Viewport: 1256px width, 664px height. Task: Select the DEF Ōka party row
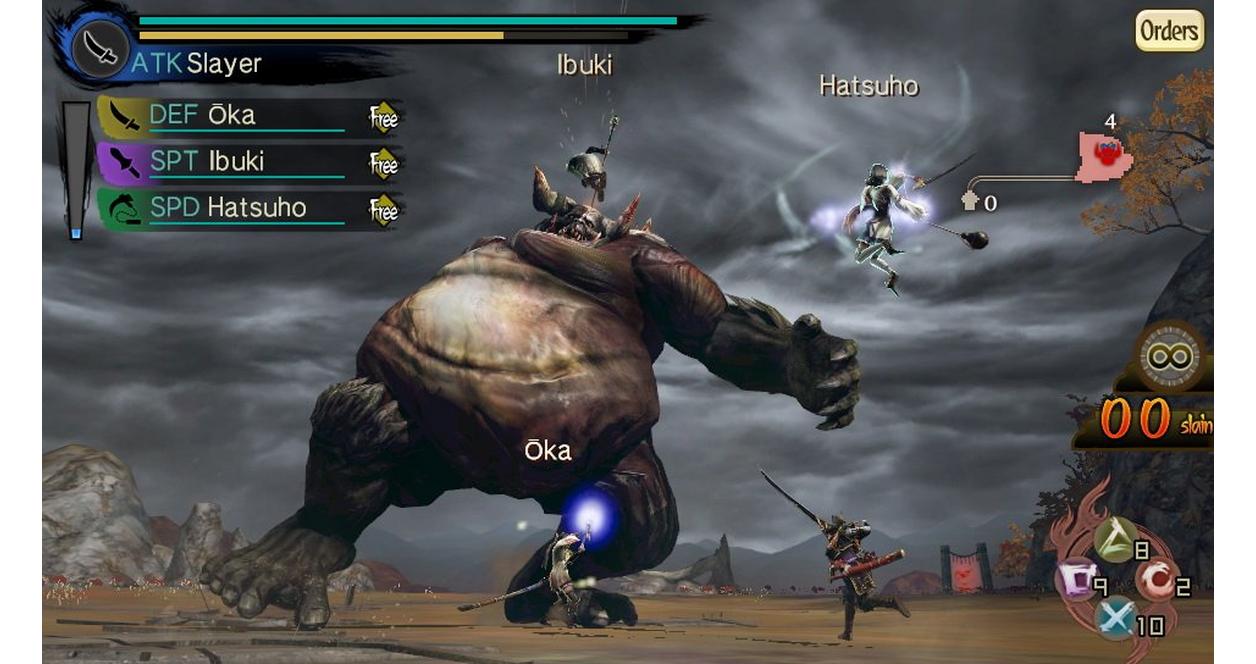pyautogui.click(x=248, y=117)
